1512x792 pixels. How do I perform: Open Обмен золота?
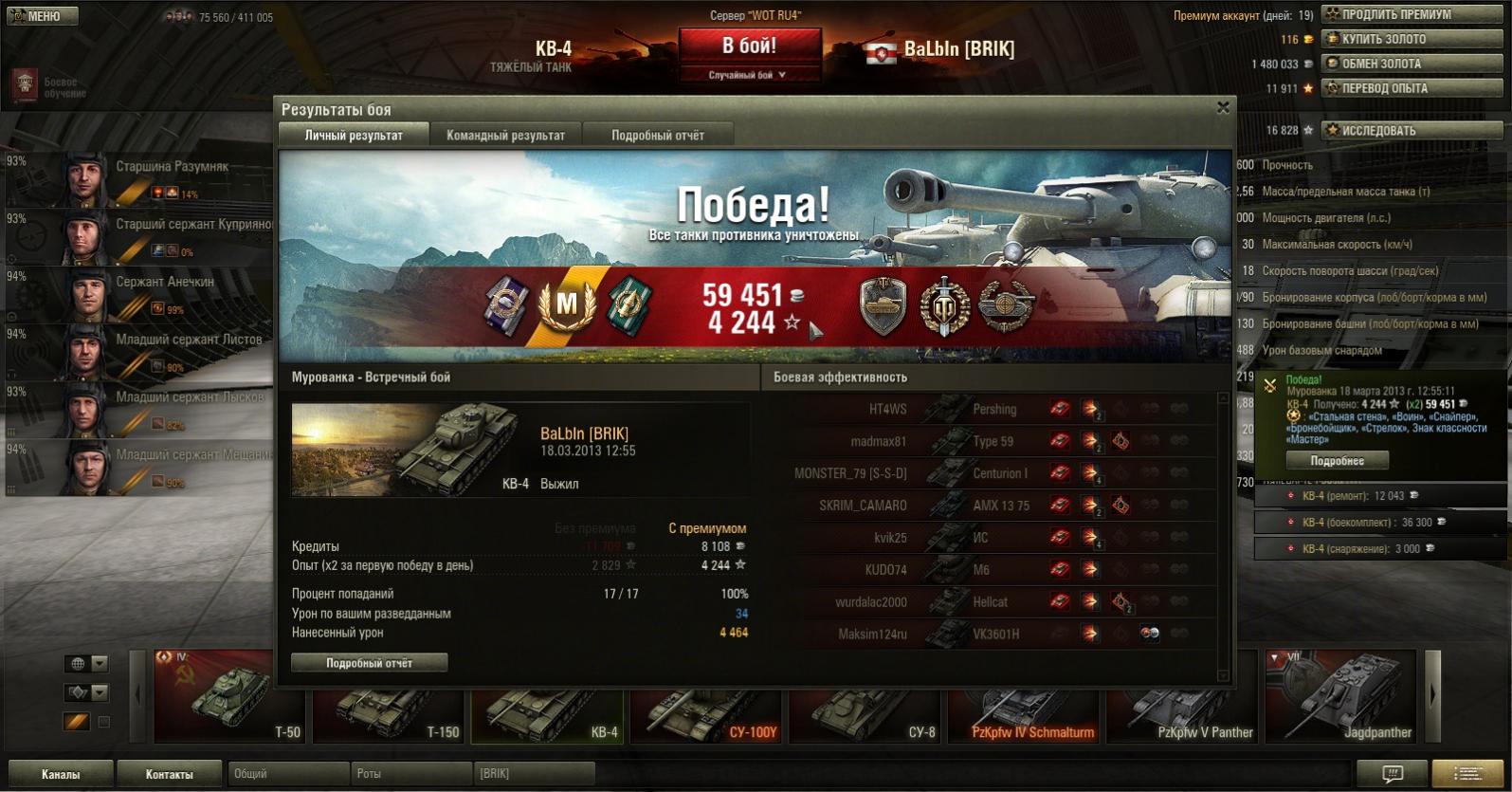[1412, 64]
